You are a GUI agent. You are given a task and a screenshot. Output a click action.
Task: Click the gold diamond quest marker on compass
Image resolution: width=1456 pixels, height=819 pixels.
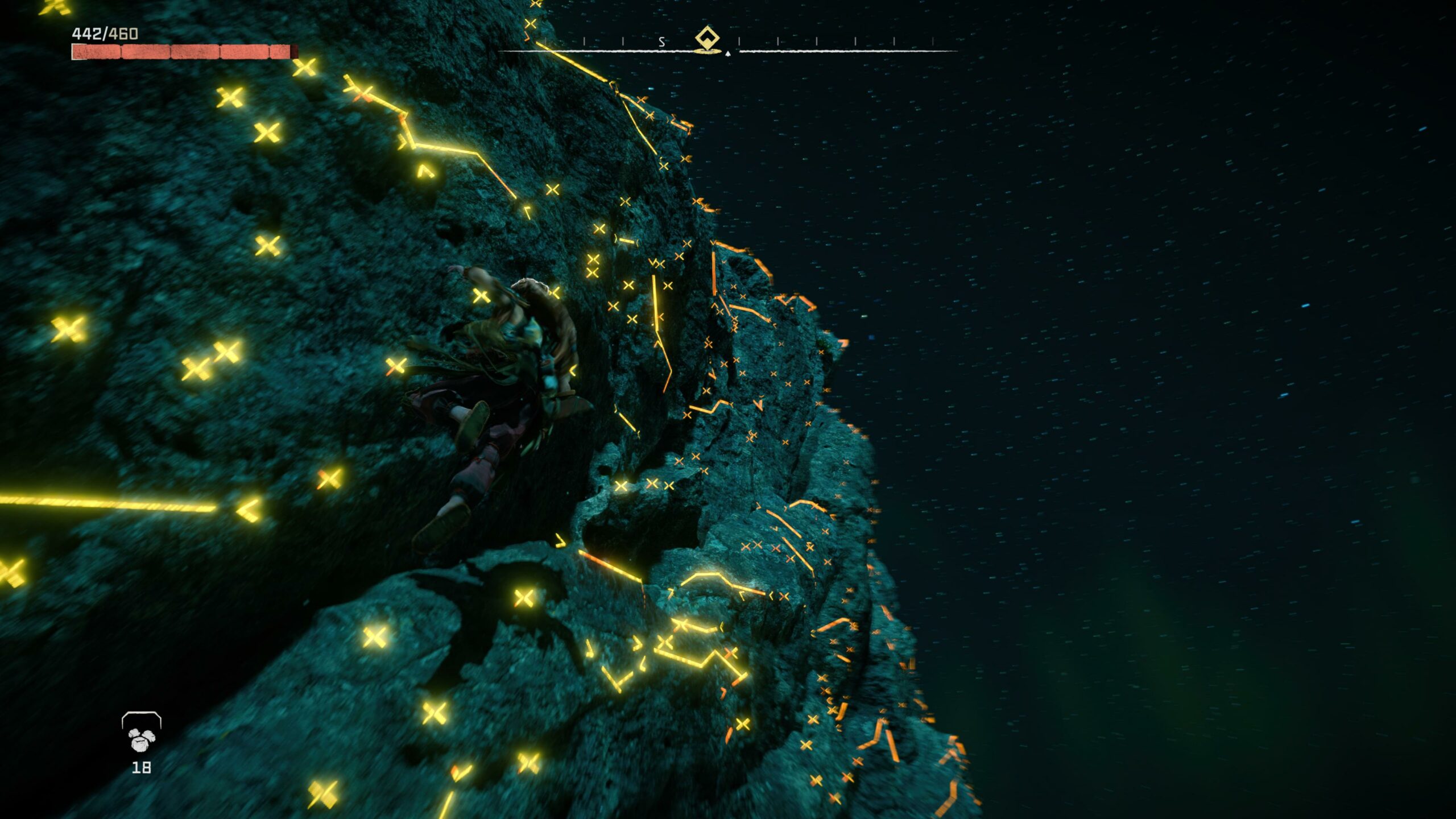pyautogui.click(x=707, y=39)
